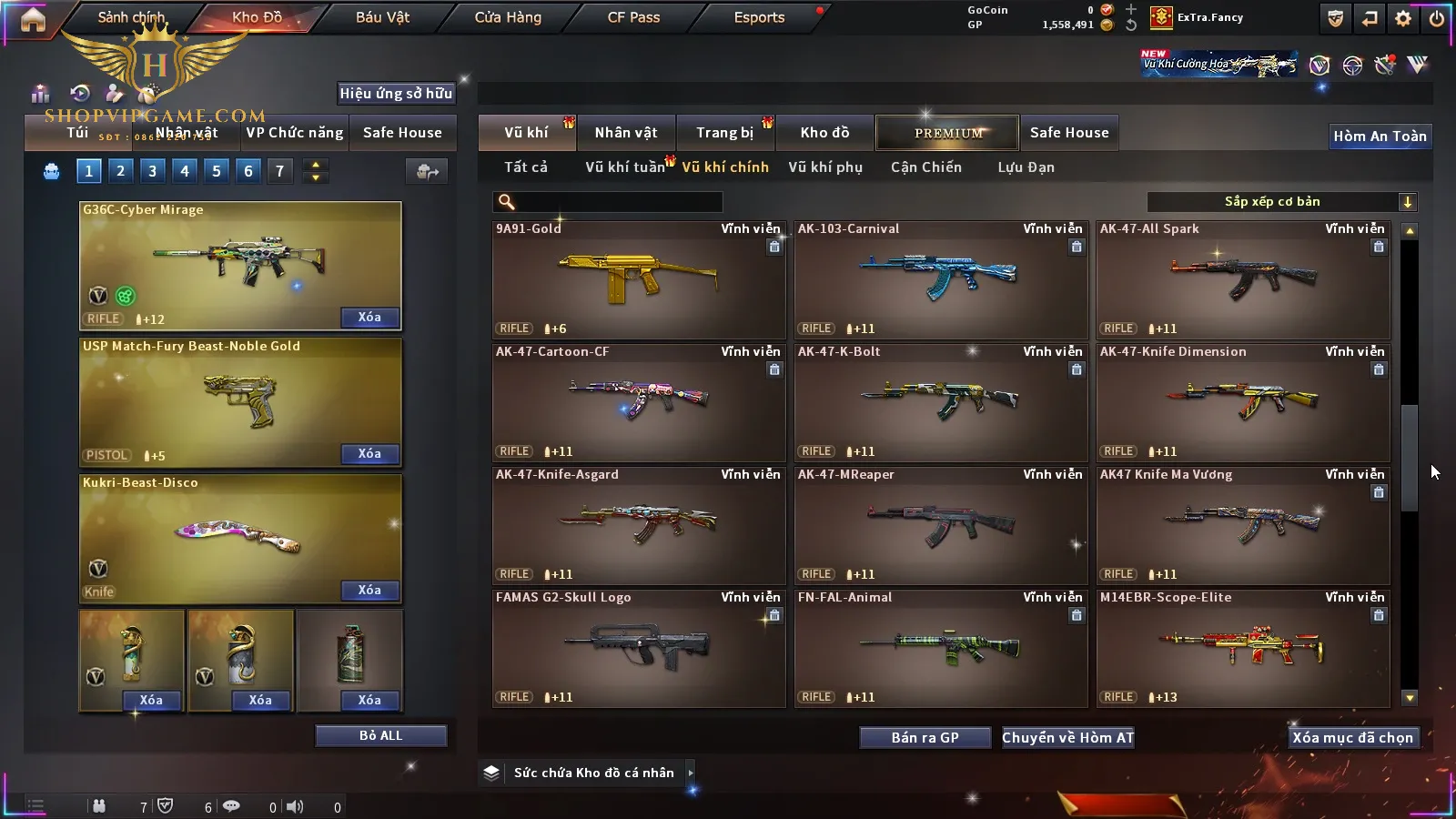Open the CF Pass menu
This screenshot has width=1456, height=819.
[633, 17]
